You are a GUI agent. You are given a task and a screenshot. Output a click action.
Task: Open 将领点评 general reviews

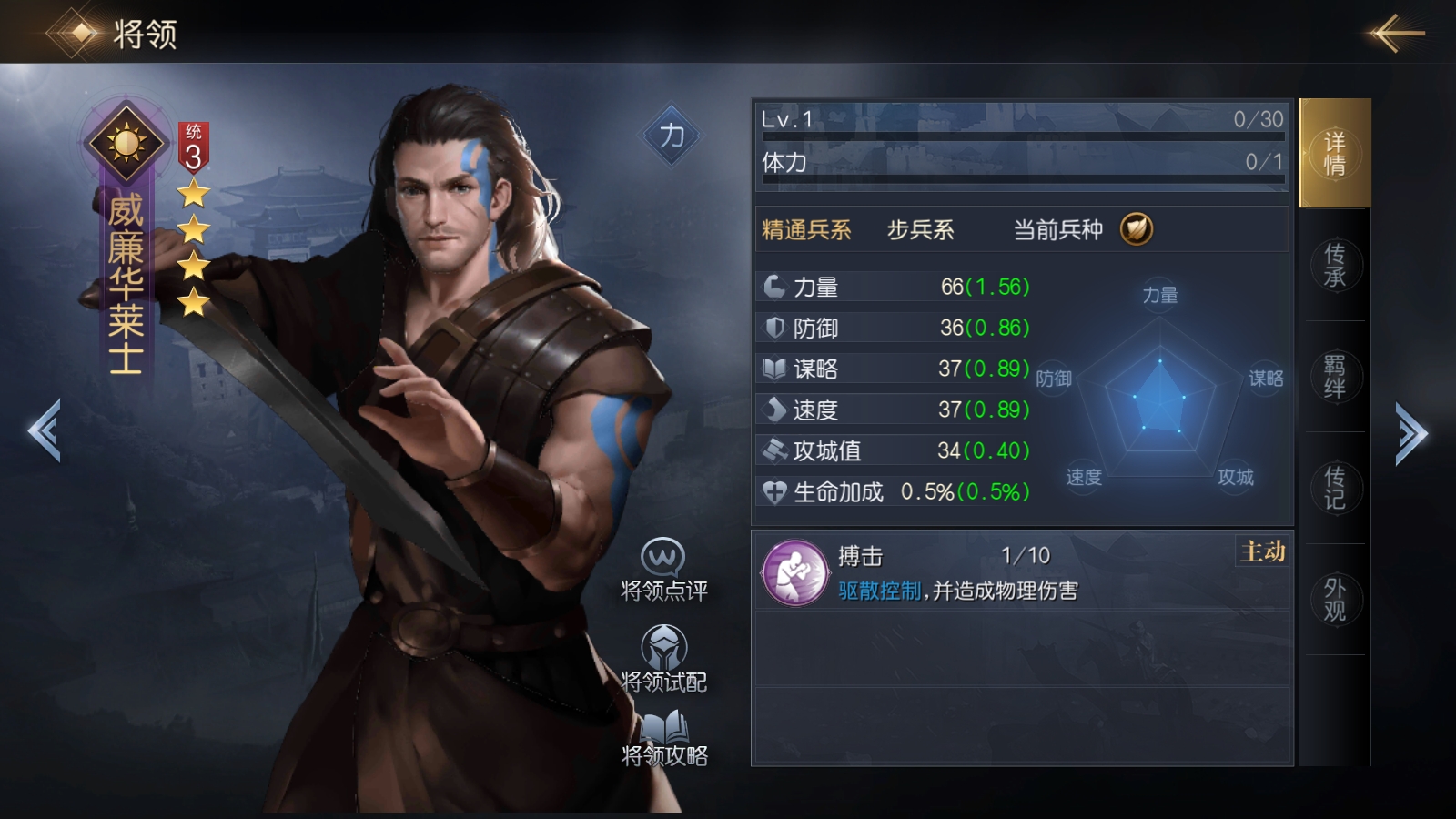pyautogui.click(x=663, y=571)
